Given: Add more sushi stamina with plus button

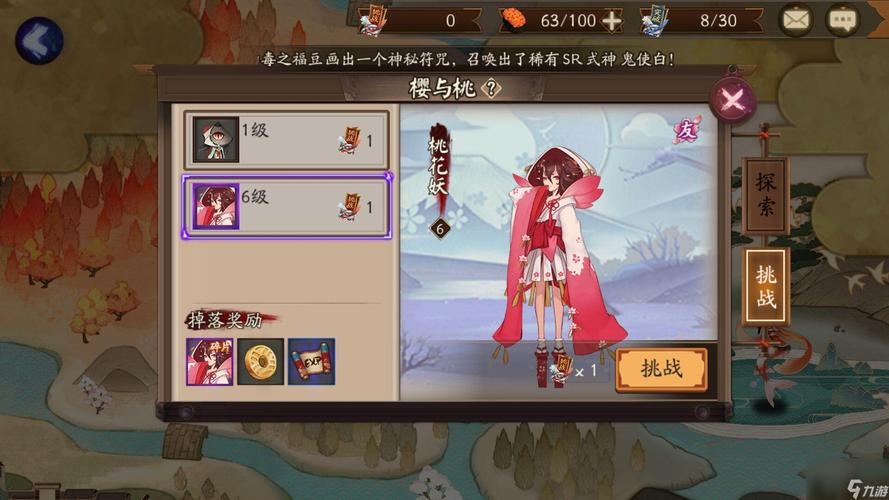Looking at the screenshot, I should 611,20.
